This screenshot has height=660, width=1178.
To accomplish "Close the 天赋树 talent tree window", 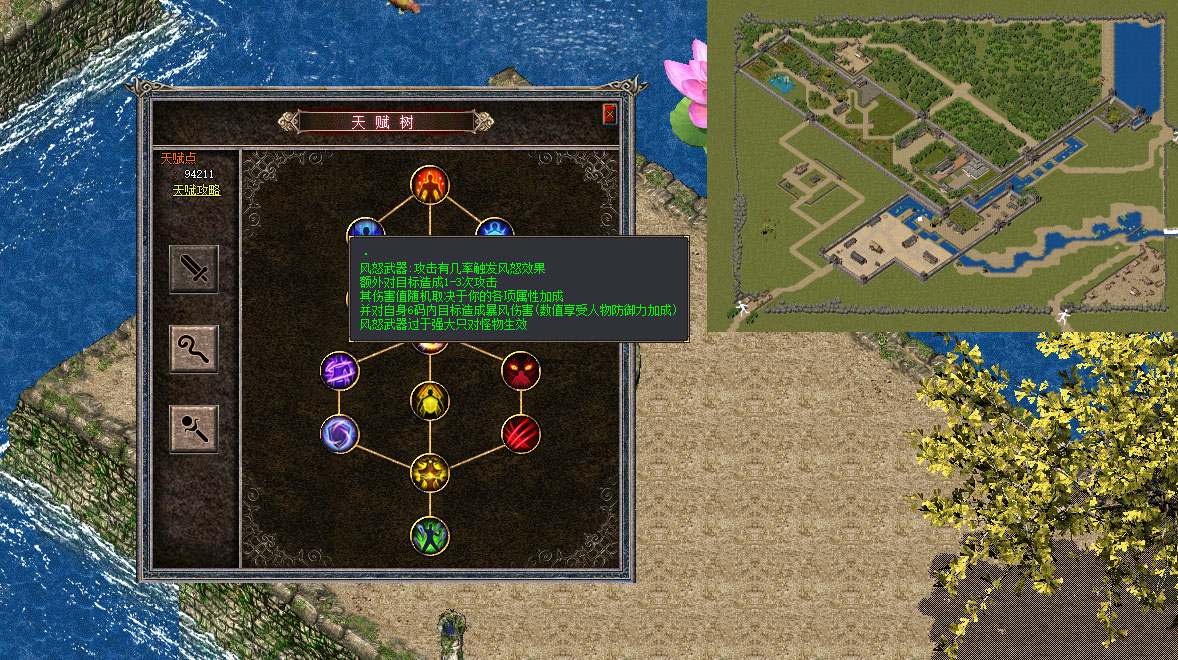I will 609,114.
